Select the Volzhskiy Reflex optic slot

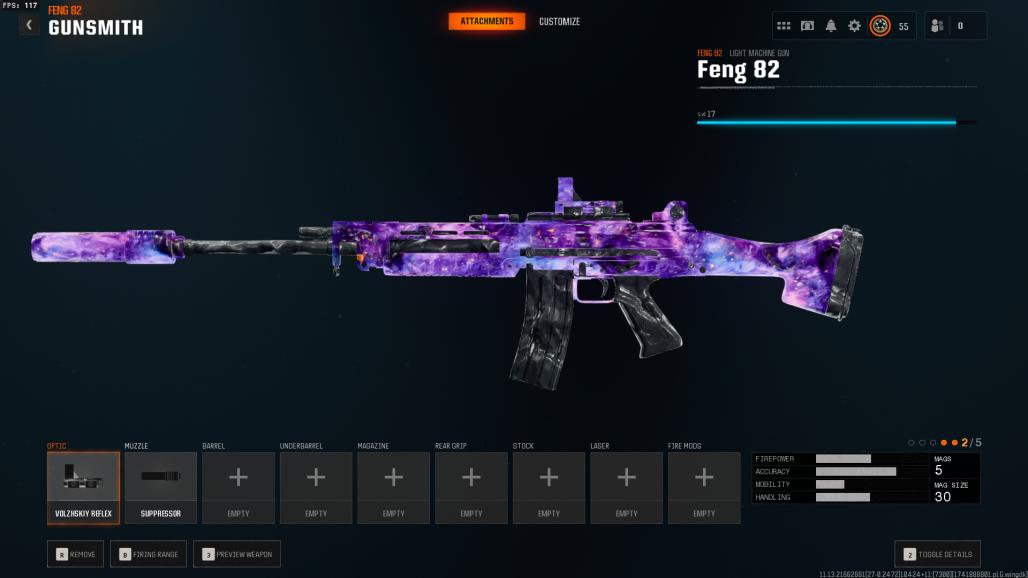point(83,488)
